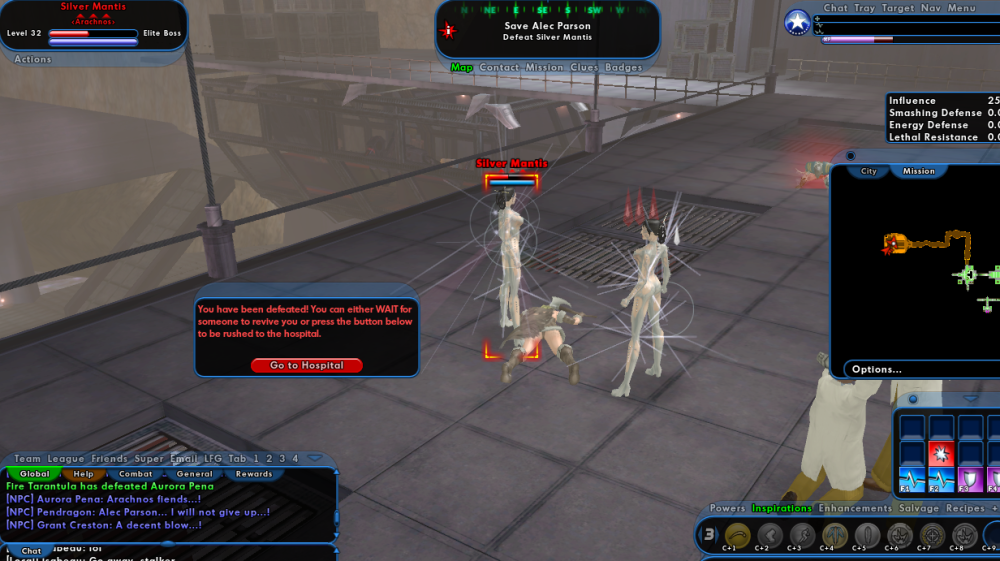Viewport: 1000px width, 561px height.
Task: Open the Salvage inventory
Action: pos(919,509)
